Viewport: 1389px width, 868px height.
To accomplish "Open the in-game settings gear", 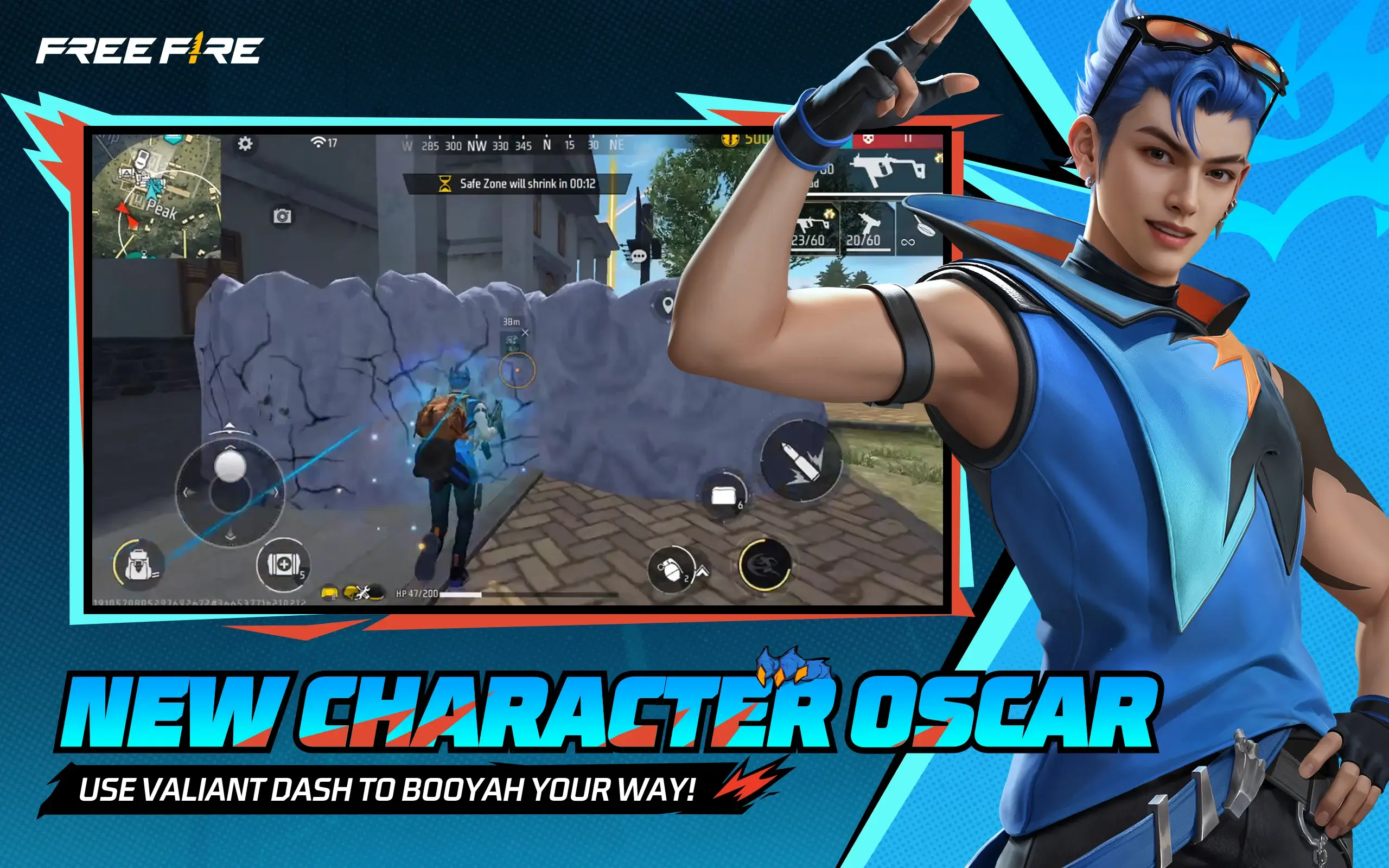I will pos(246,145).
